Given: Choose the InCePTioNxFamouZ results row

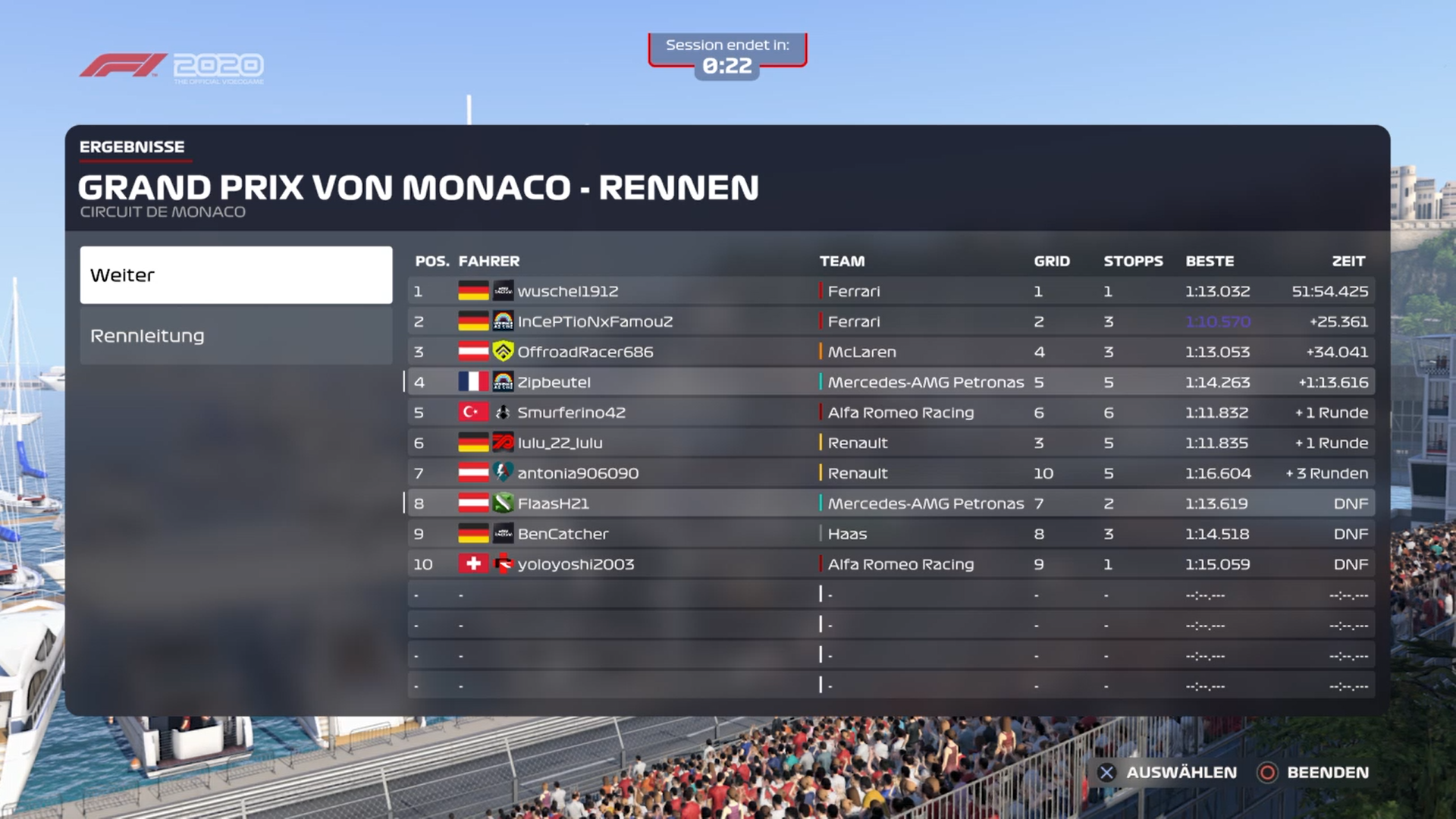Looking at the screenshot, I should click(890, 322).
